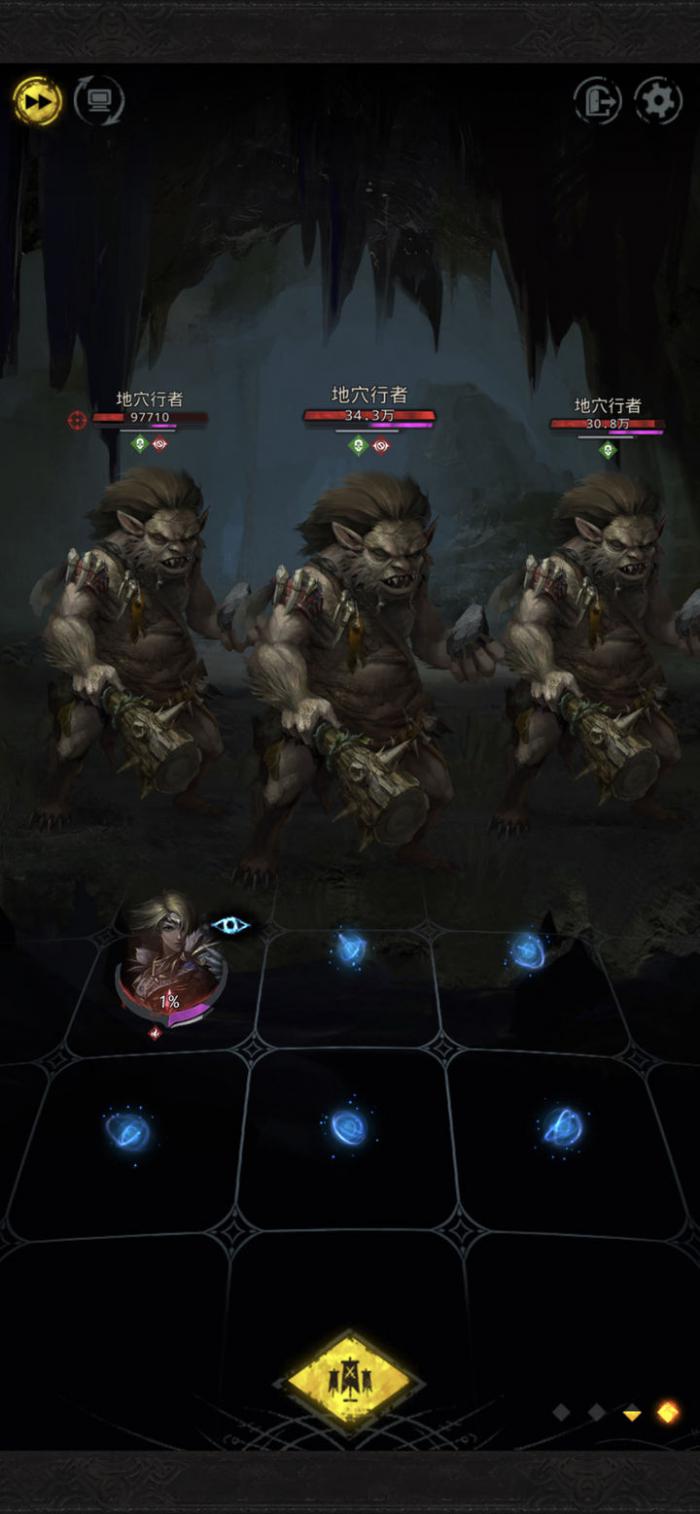
Task: Open the gear settings menu
Action: coord(658,101)
